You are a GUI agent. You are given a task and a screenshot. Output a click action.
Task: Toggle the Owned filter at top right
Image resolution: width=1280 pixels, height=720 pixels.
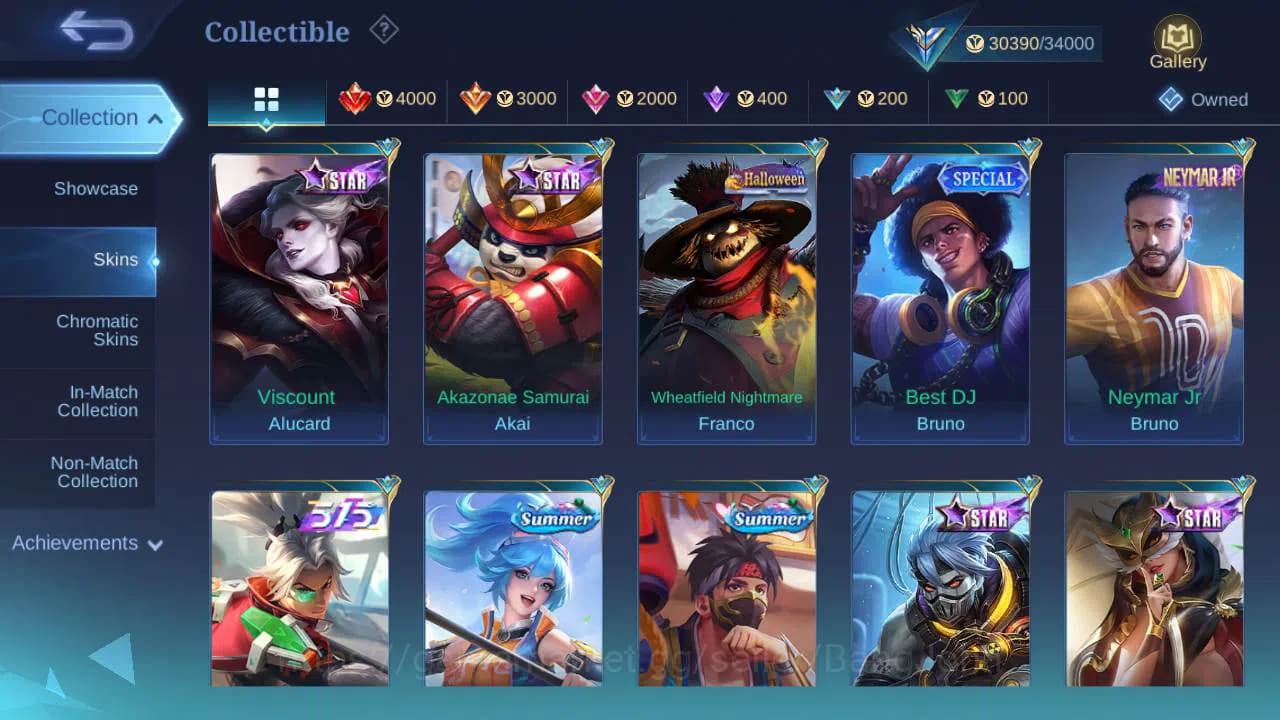tap(1203, 99)
